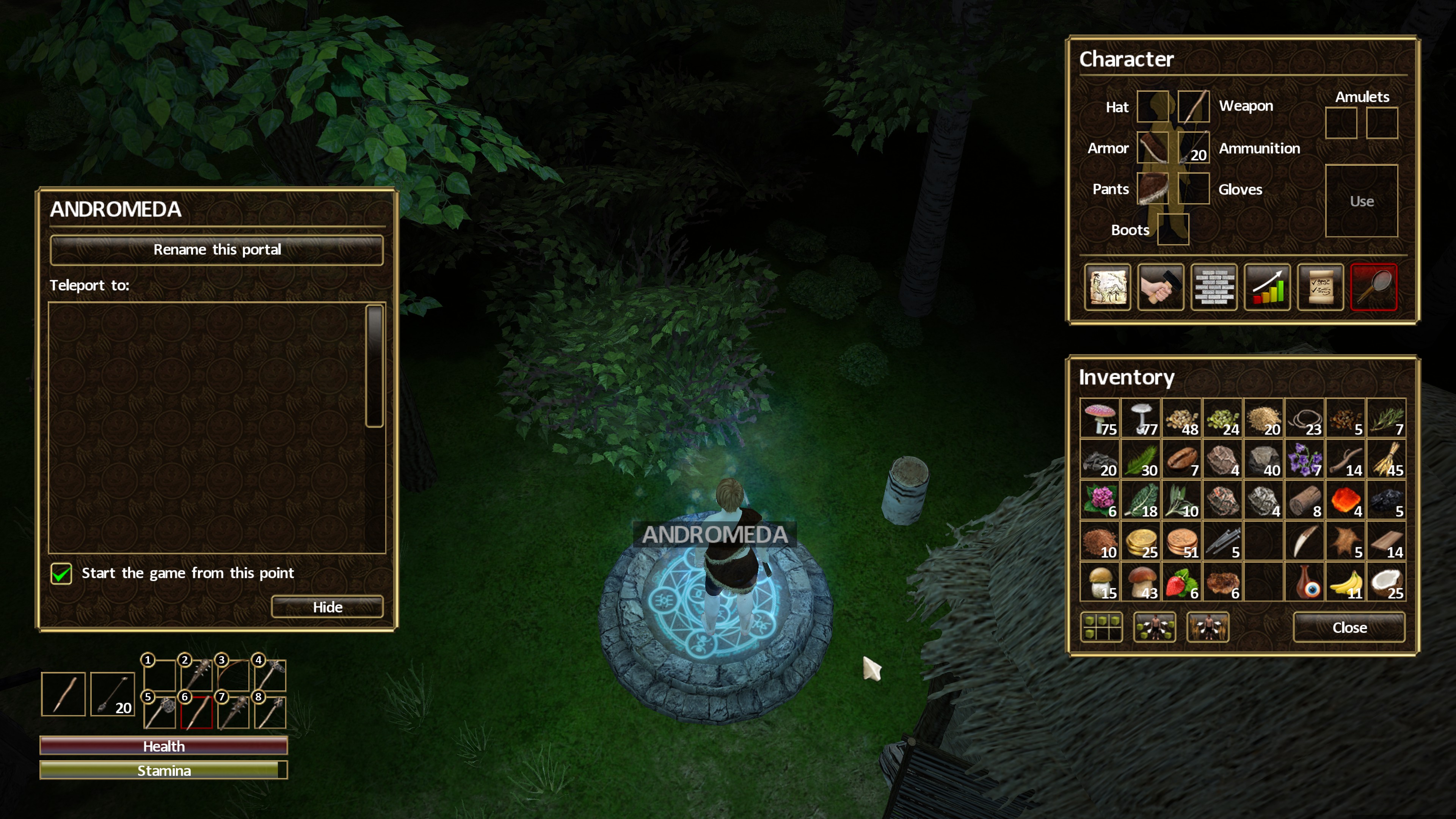Choose the coconut inventory slot
The image size is (1456, 819).
tap(1386, 582)
